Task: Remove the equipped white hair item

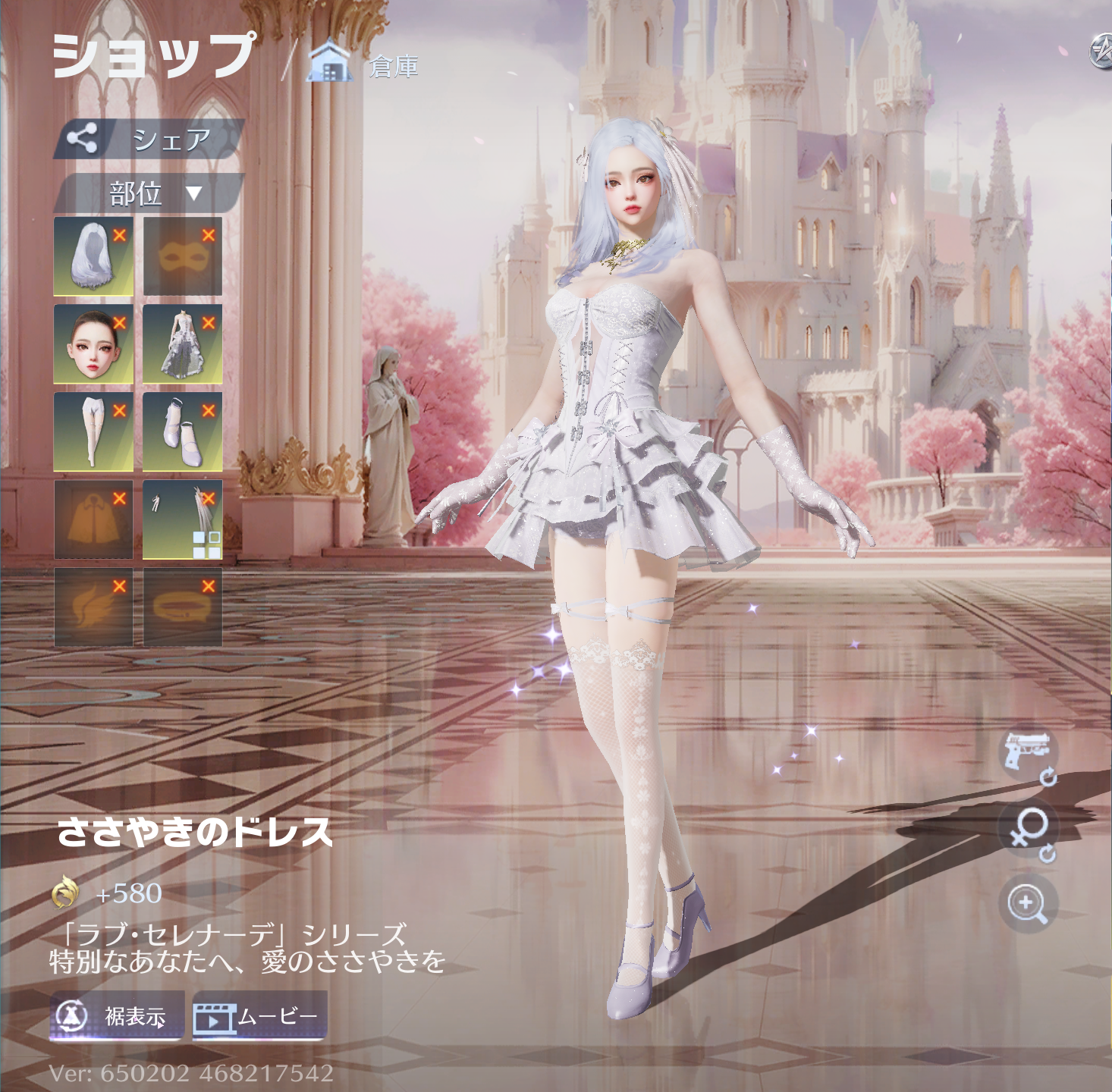Action: tap(120, 235)
